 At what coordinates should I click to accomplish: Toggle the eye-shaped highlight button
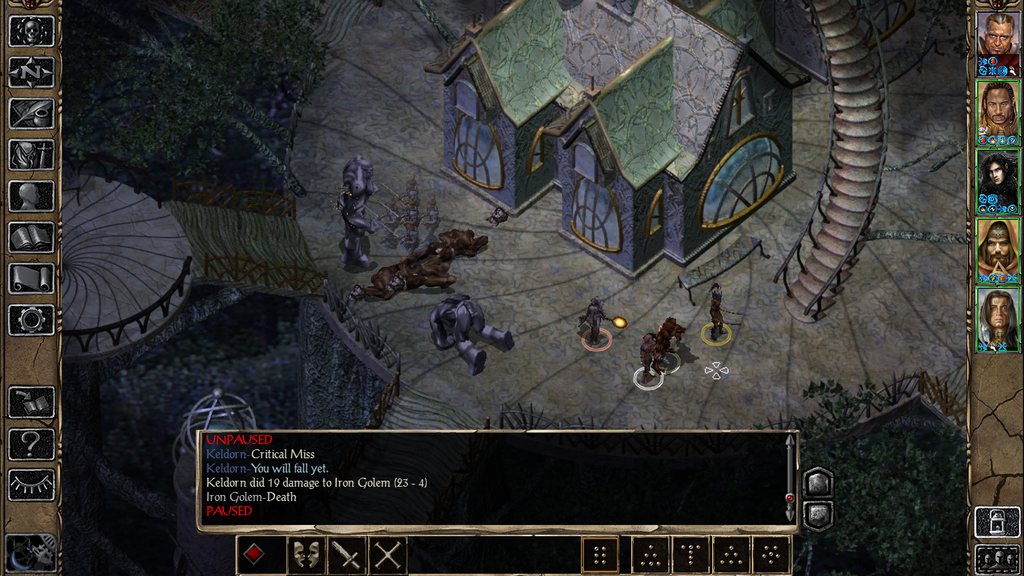[x=31, y=484]
